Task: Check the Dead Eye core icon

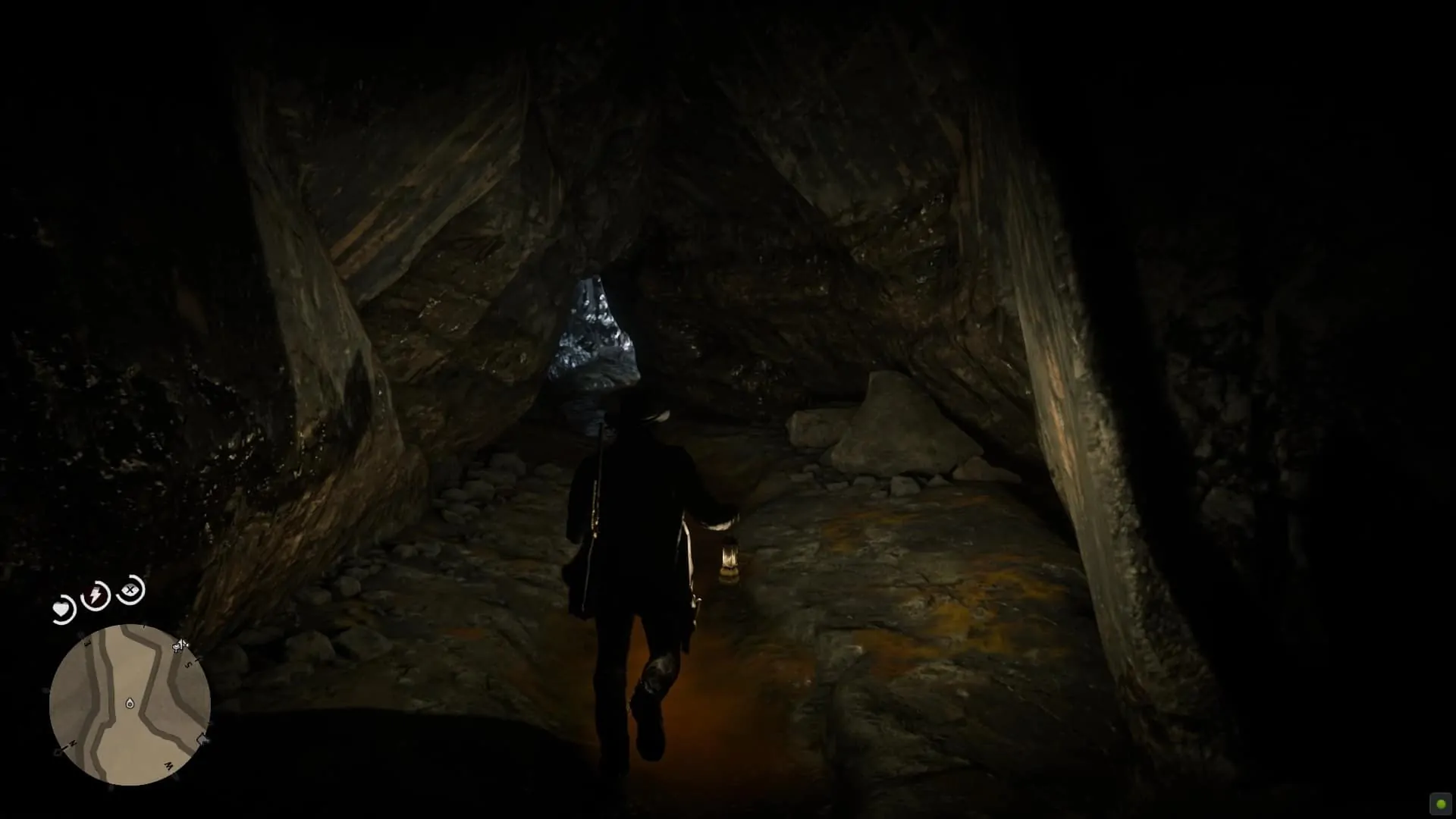Action: pyautogui.click(x=131, y=589)
